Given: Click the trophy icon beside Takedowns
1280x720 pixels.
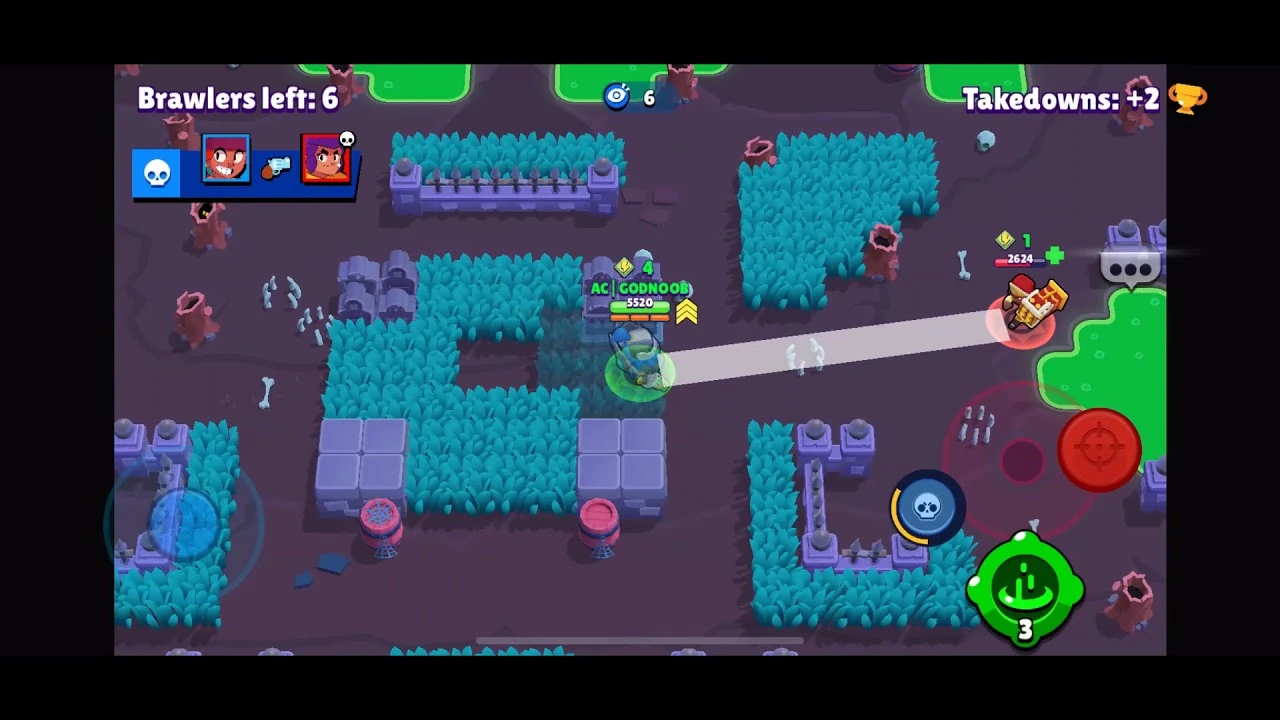Looking at the screenshot, I should pyautogui.click(x=1187, y=97).
